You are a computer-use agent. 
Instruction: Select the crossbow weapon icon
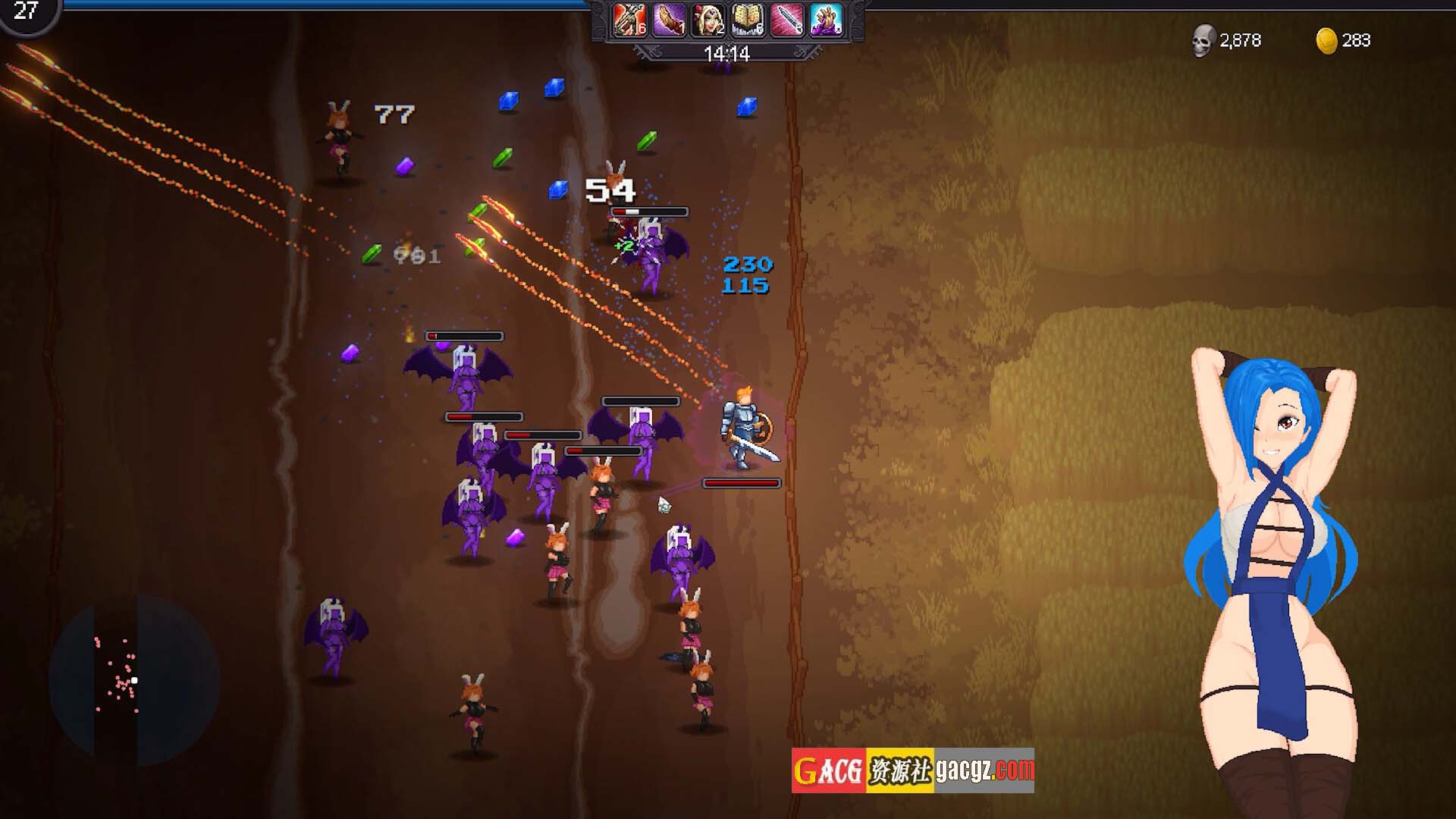pos(629,20)
